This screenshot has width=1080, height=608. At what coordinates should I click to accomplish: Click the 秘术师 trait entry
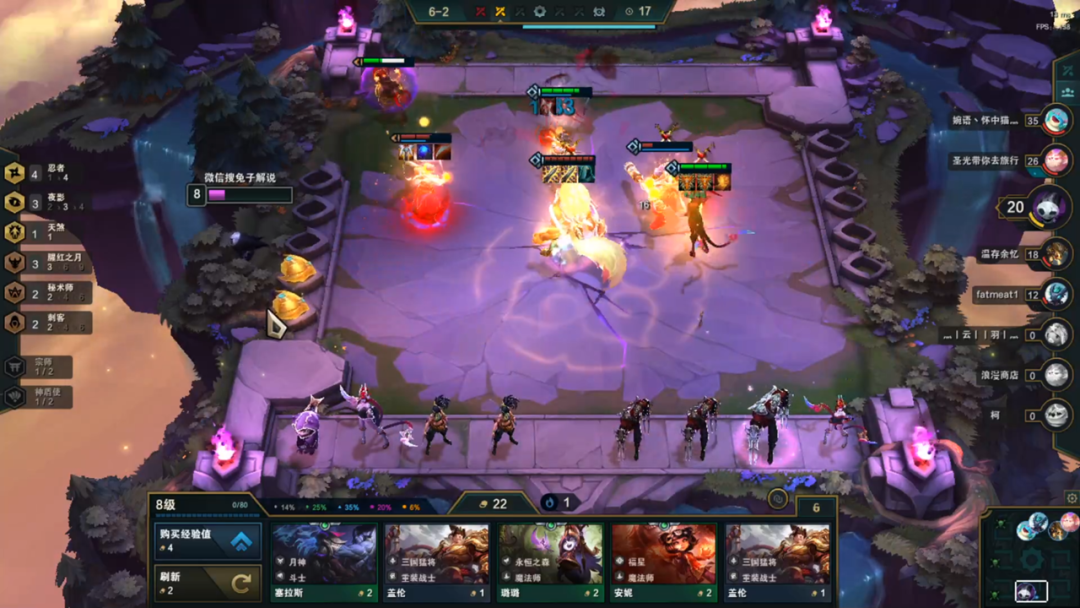47,292
